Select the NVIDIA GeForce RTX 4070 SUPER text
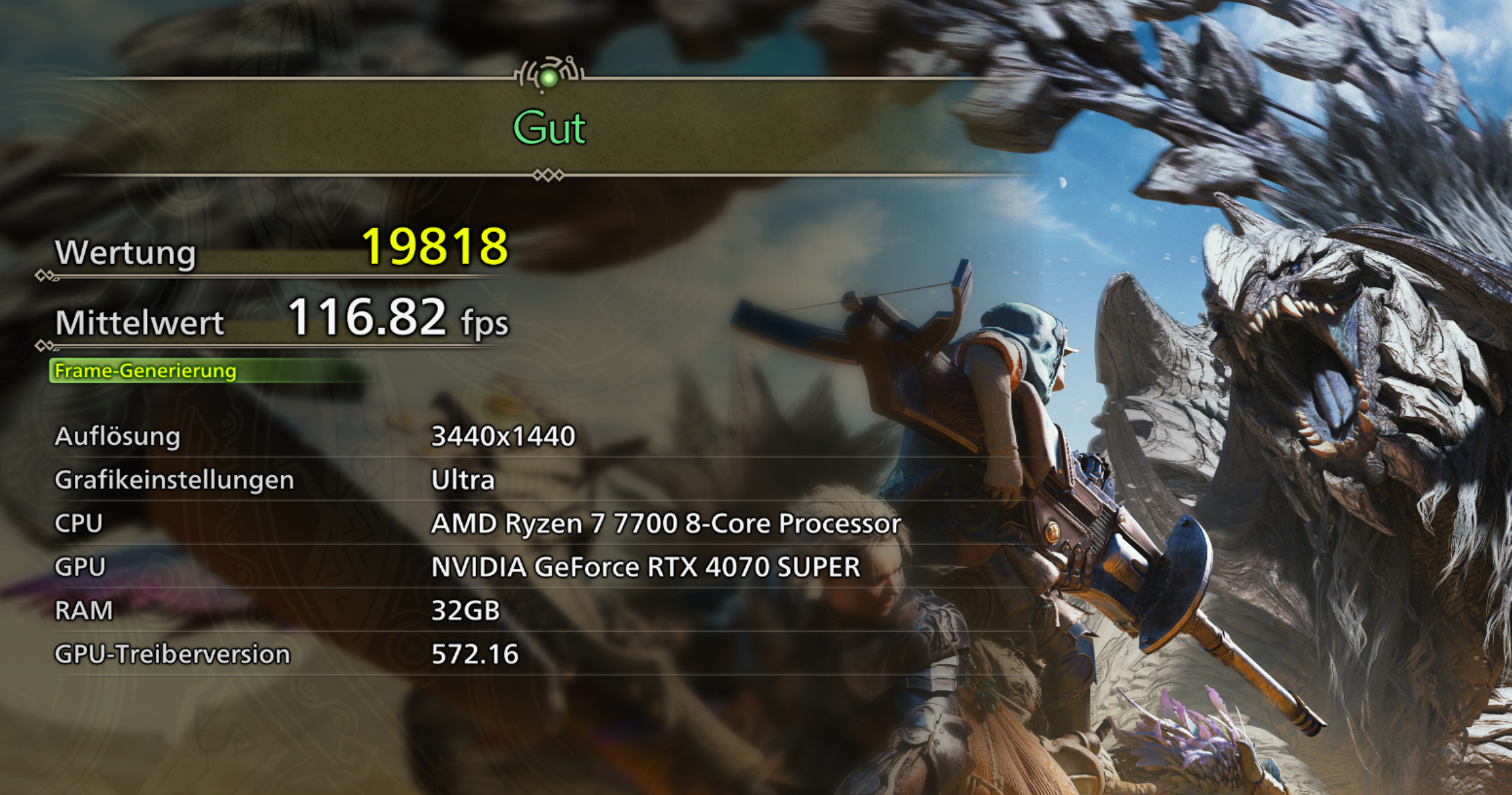This screenshot has width=1512, height=795. pyautogui.click(x=647, y=567)
